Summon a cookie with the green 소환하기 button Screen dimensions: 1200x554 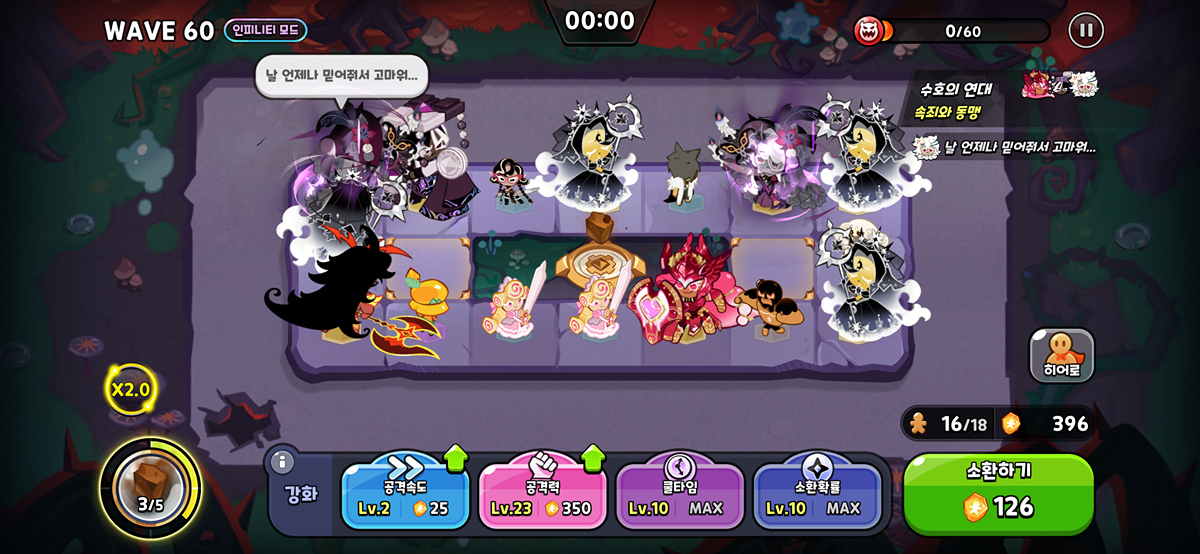(998, 494)
